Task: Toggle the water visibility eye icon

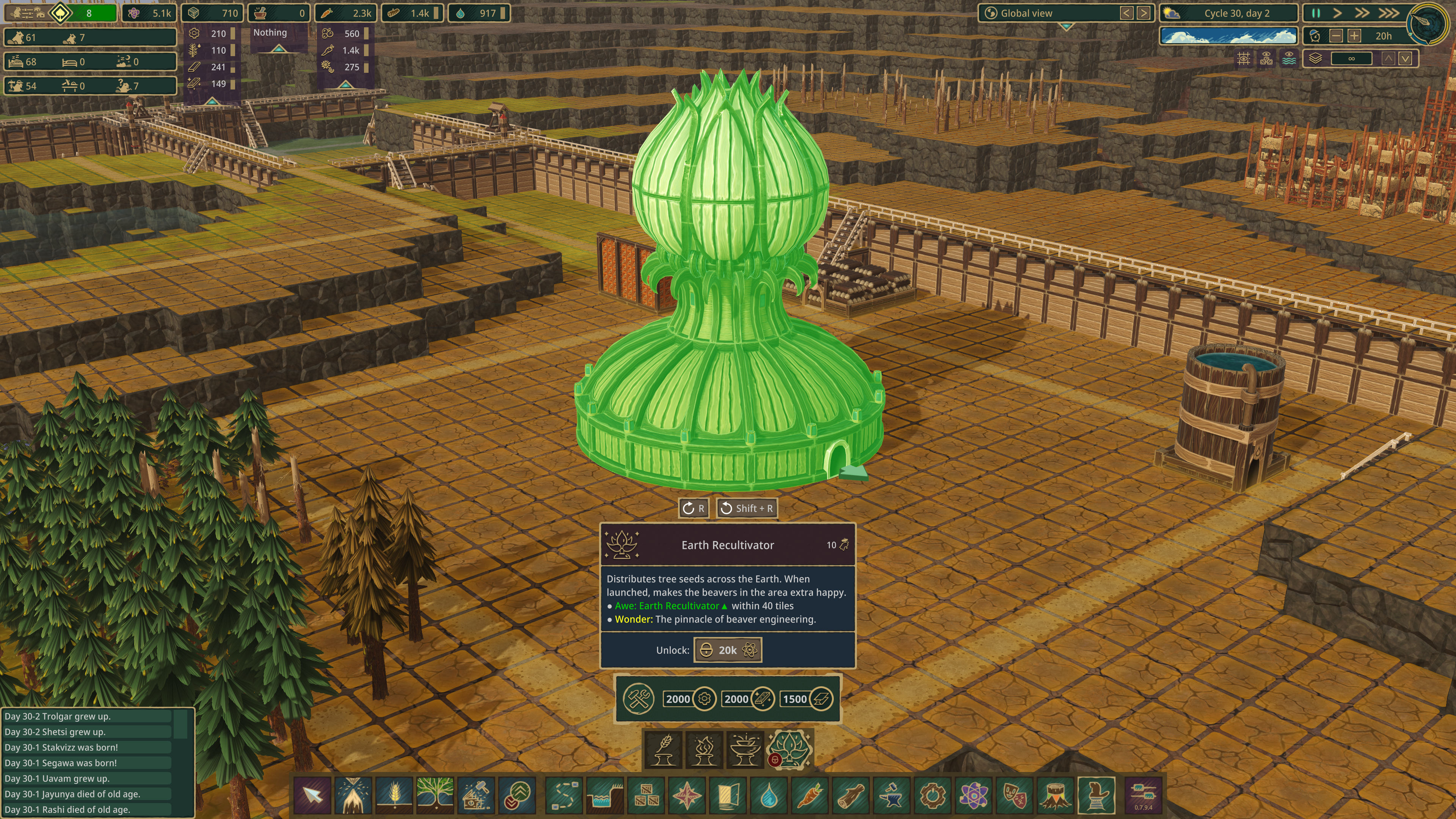Action: pos(1289,58)
